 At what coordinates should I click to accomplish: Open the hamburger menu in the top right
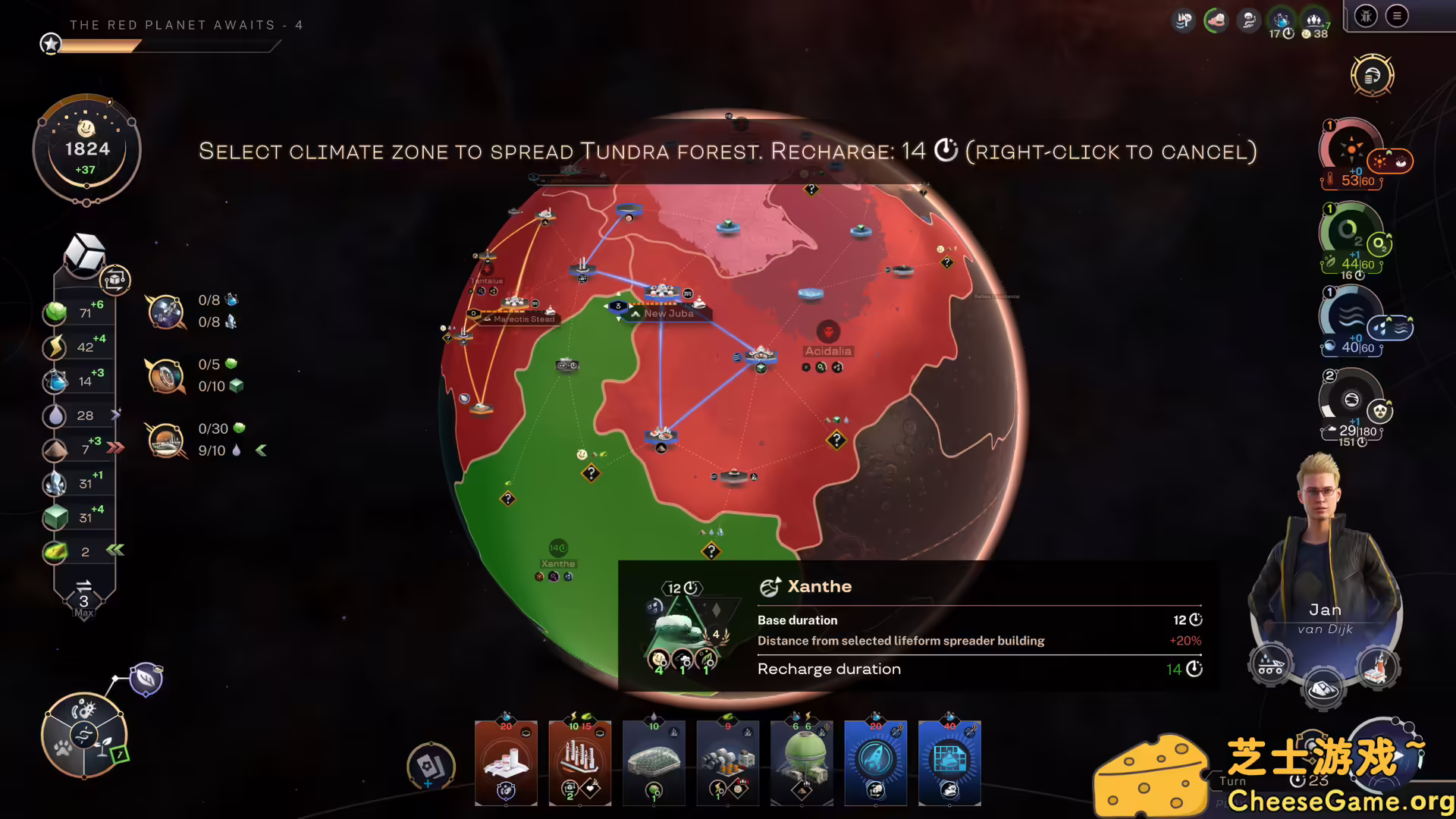coord(1398,16)
